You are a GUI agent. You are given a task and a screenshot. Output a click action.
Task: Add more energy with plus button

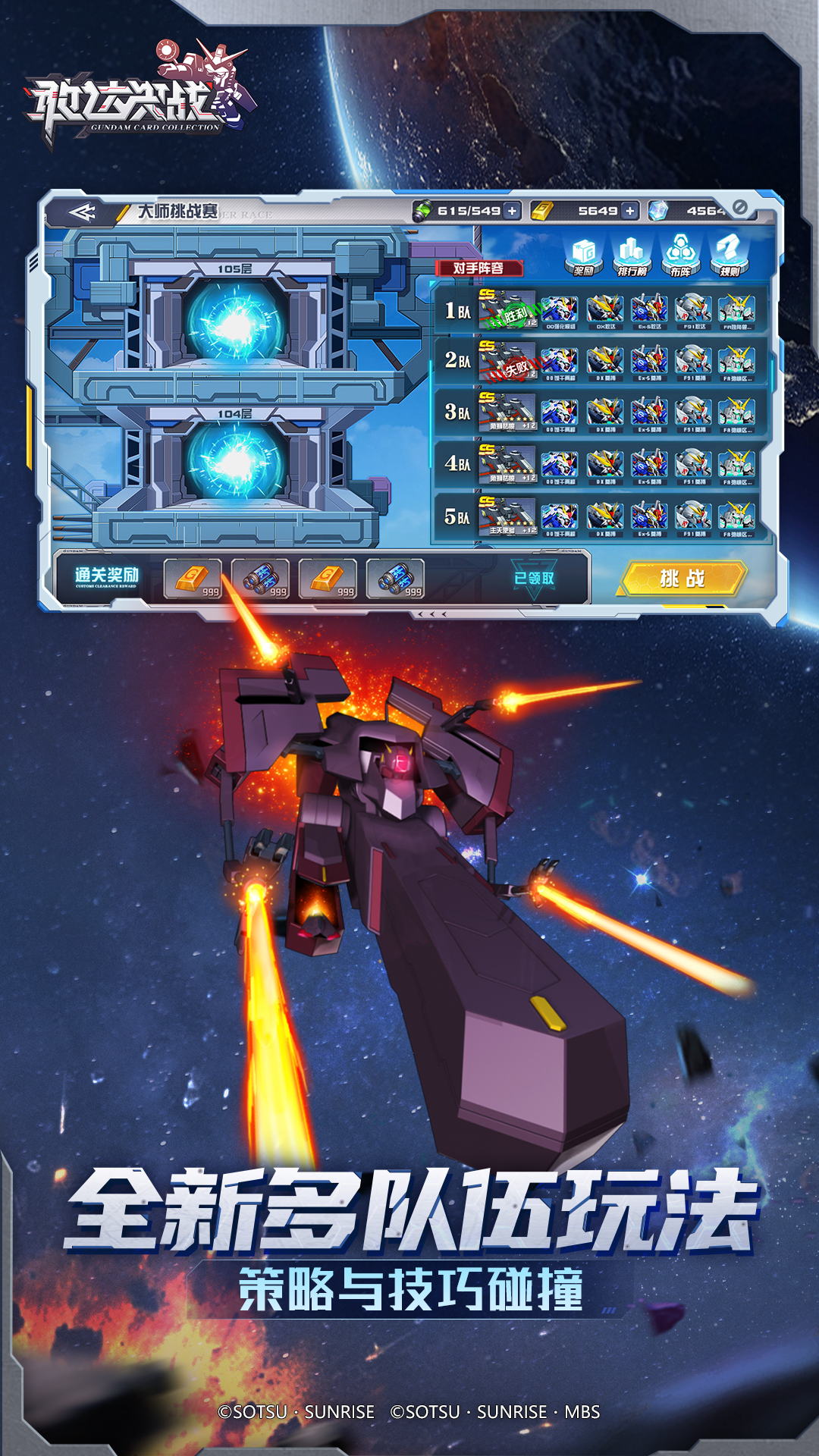[513, 211]
